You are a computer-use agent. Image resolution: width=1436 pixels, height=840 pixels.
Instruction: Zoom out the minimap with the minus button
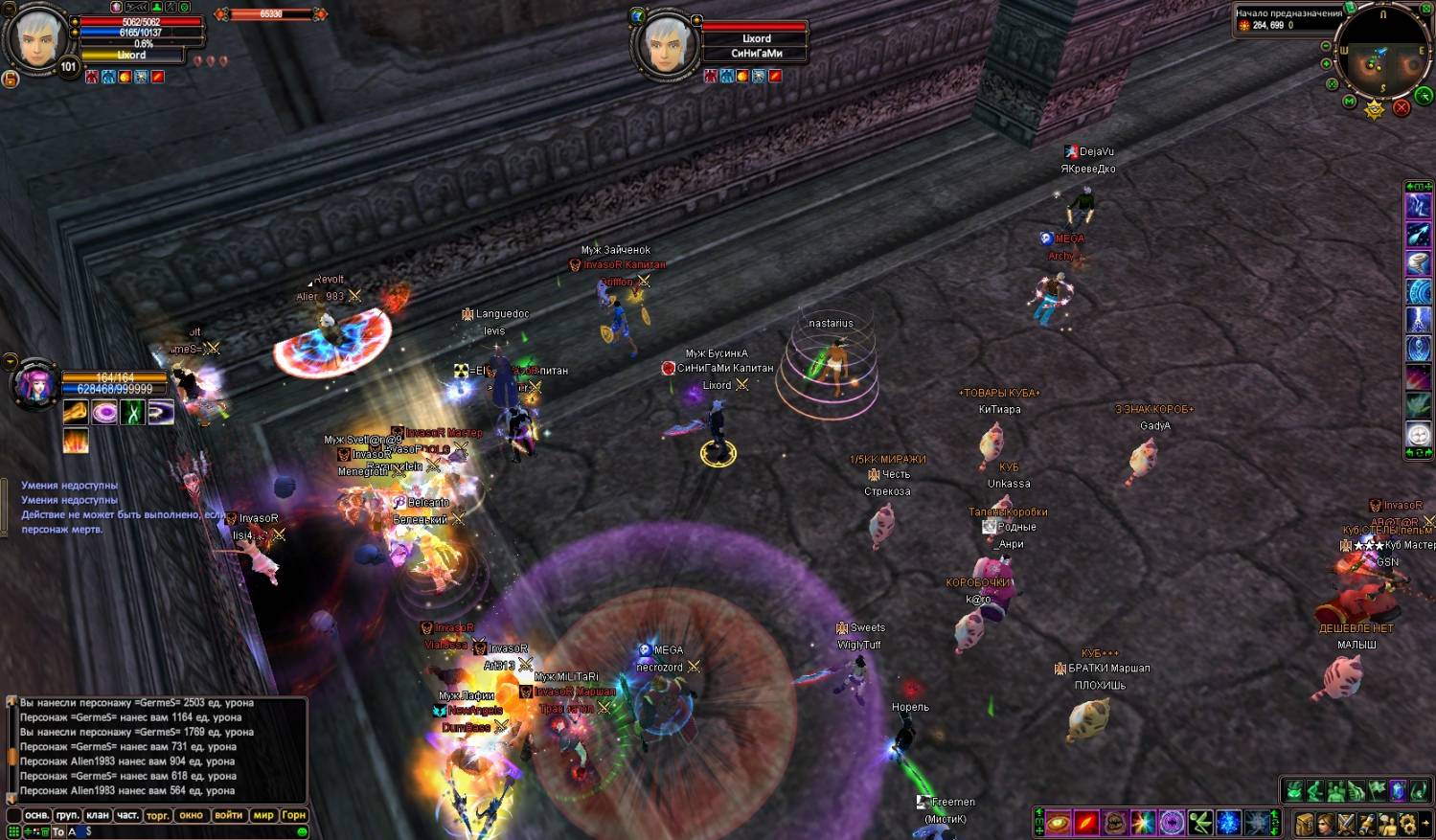click(1326, 46)
